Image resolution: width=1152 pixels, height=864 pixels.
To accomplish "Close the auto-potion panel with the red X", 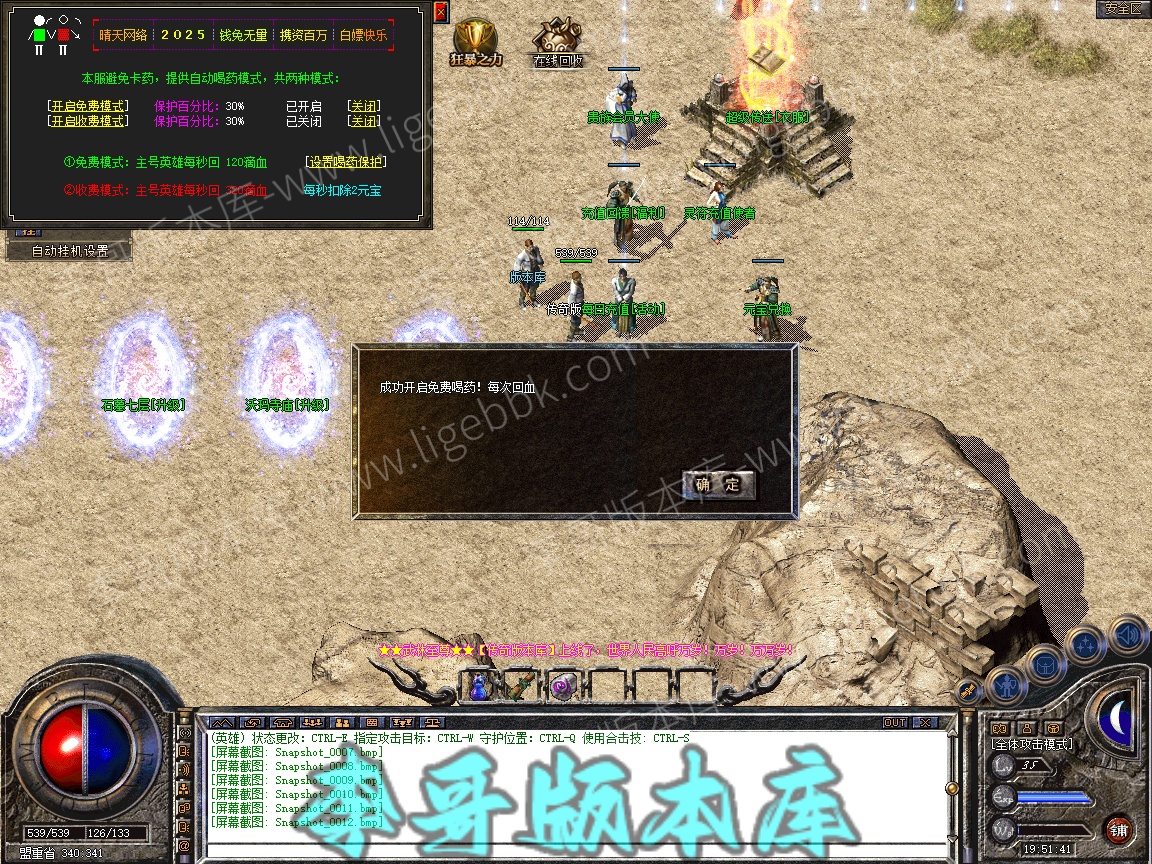I will click(x=441, y=13).
